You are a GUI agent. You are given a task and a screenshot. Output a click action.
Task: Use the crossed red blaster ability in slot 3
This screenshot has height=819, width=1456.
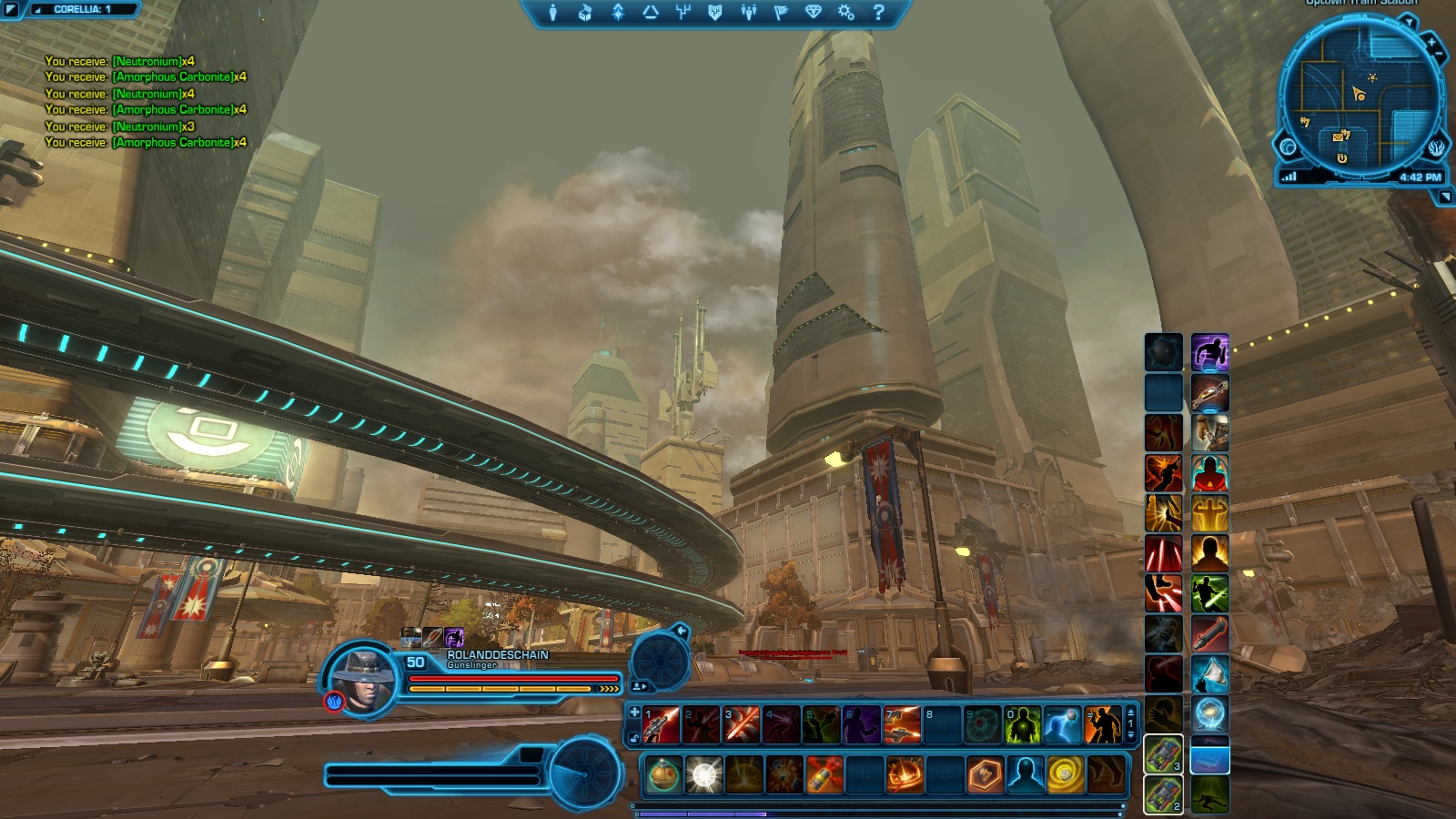[742, 725]
